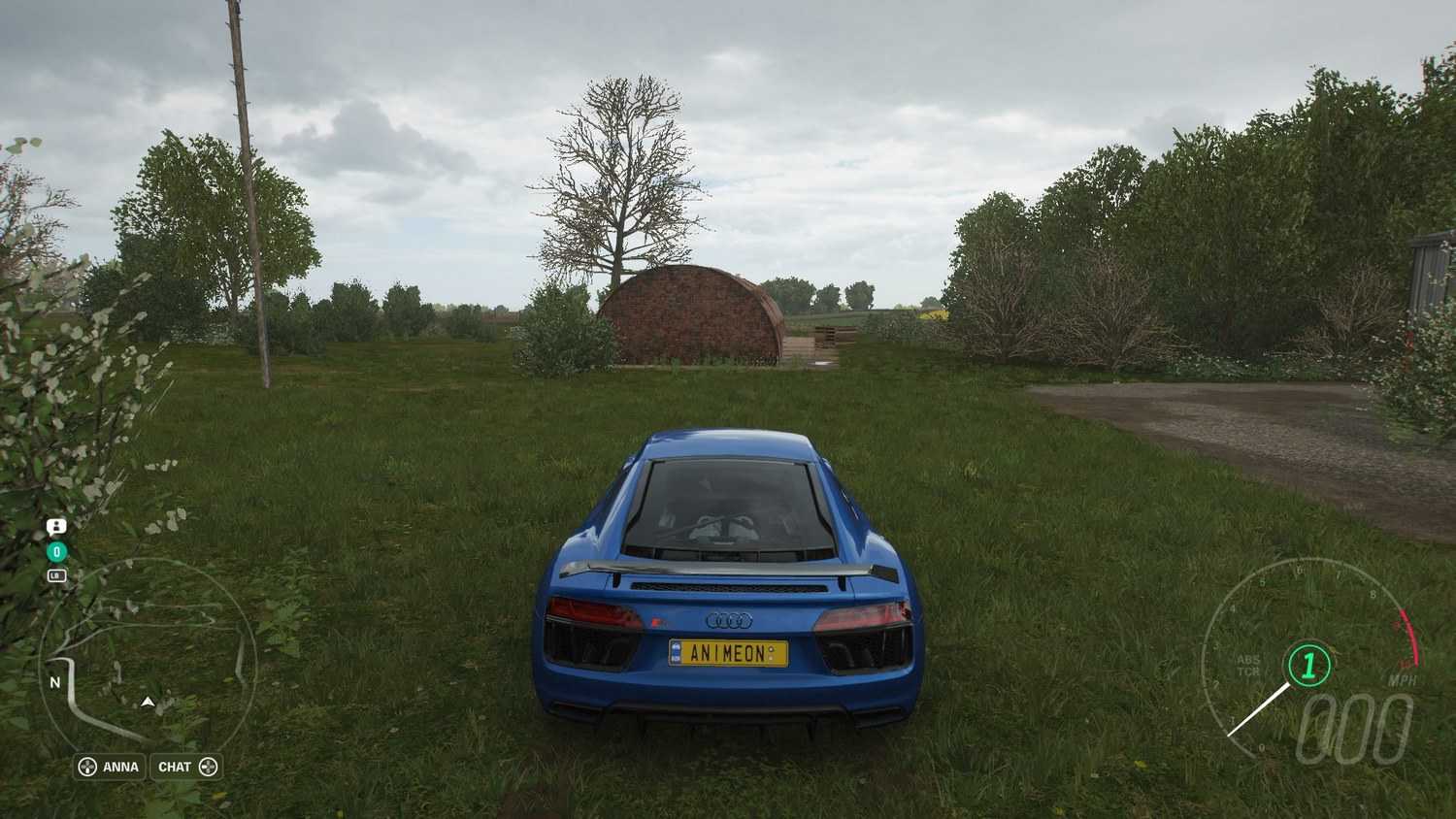
Task: Select the green player count badge
Action: (56, 552)
